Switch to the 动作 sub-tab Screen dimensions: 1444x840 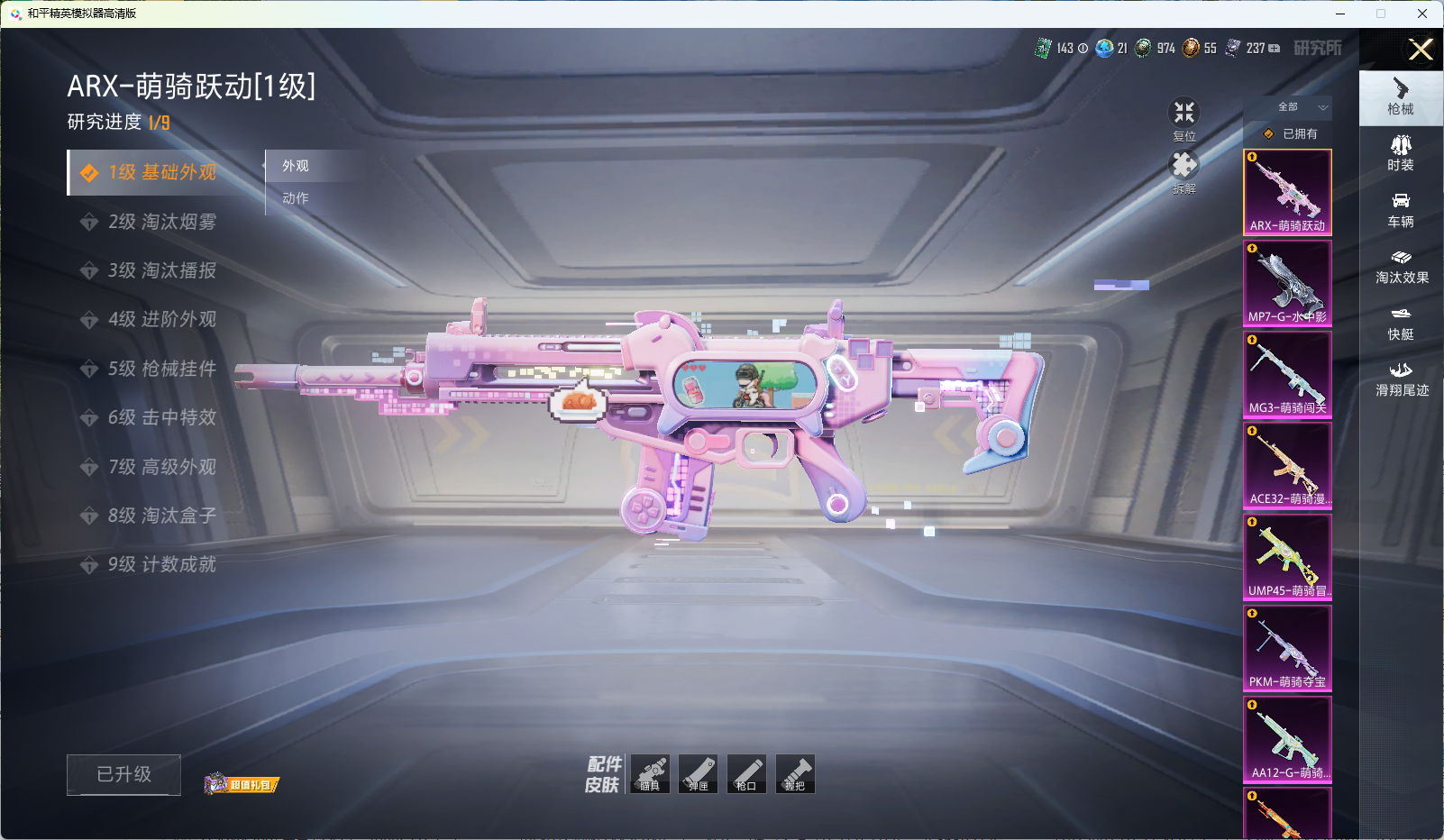click(296, 198)
